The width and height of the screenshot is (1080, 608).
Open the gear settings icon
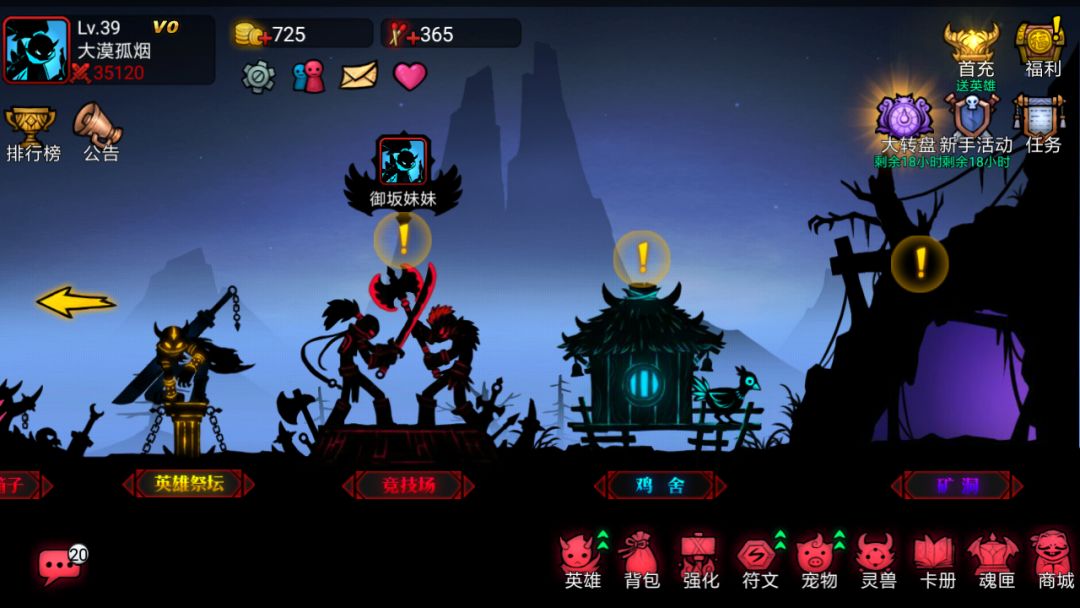click(x=258, y=76)
